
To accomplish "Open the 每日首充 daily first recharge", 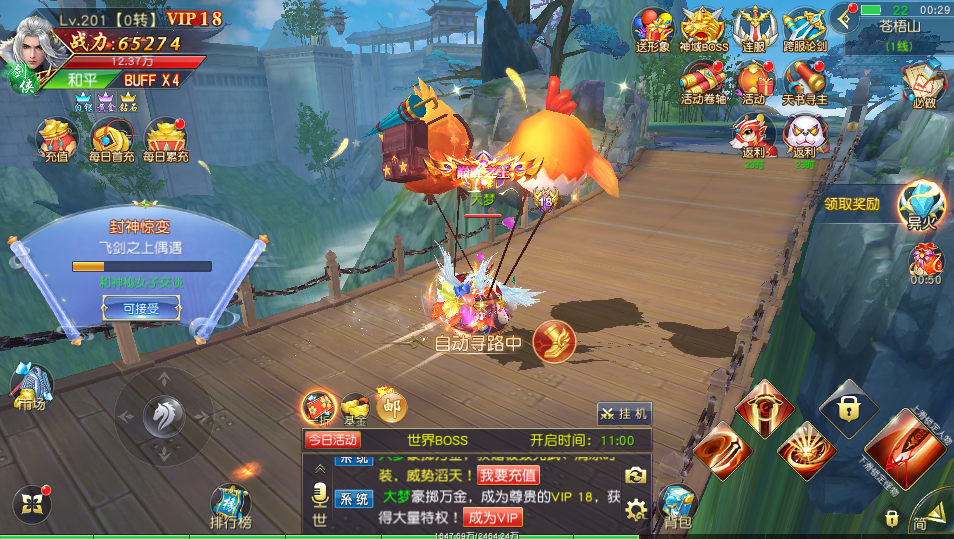I will coord(109,139).
